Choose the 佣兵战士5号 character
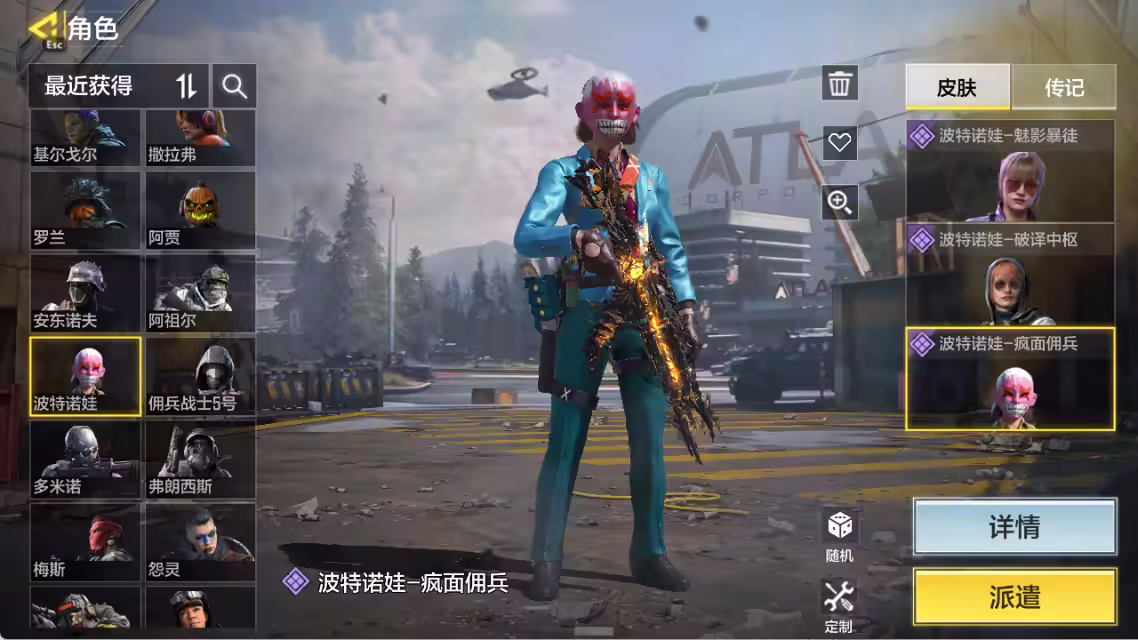The image size is (1138, 640). point(200,376)
